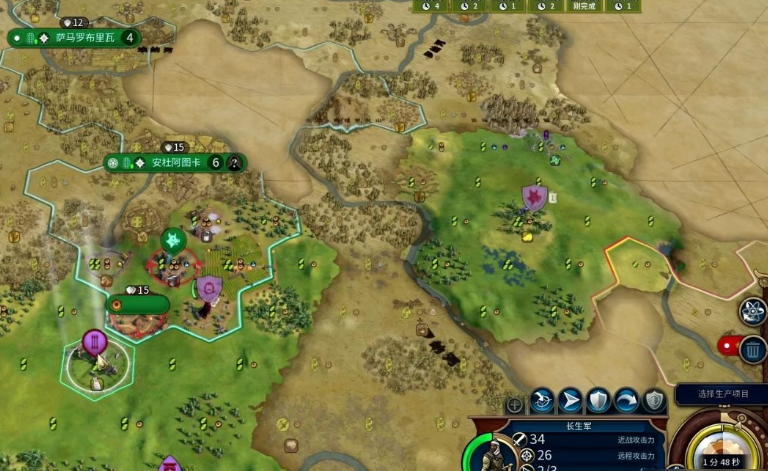Click the green compass-star city-state icon

point(172,240)
